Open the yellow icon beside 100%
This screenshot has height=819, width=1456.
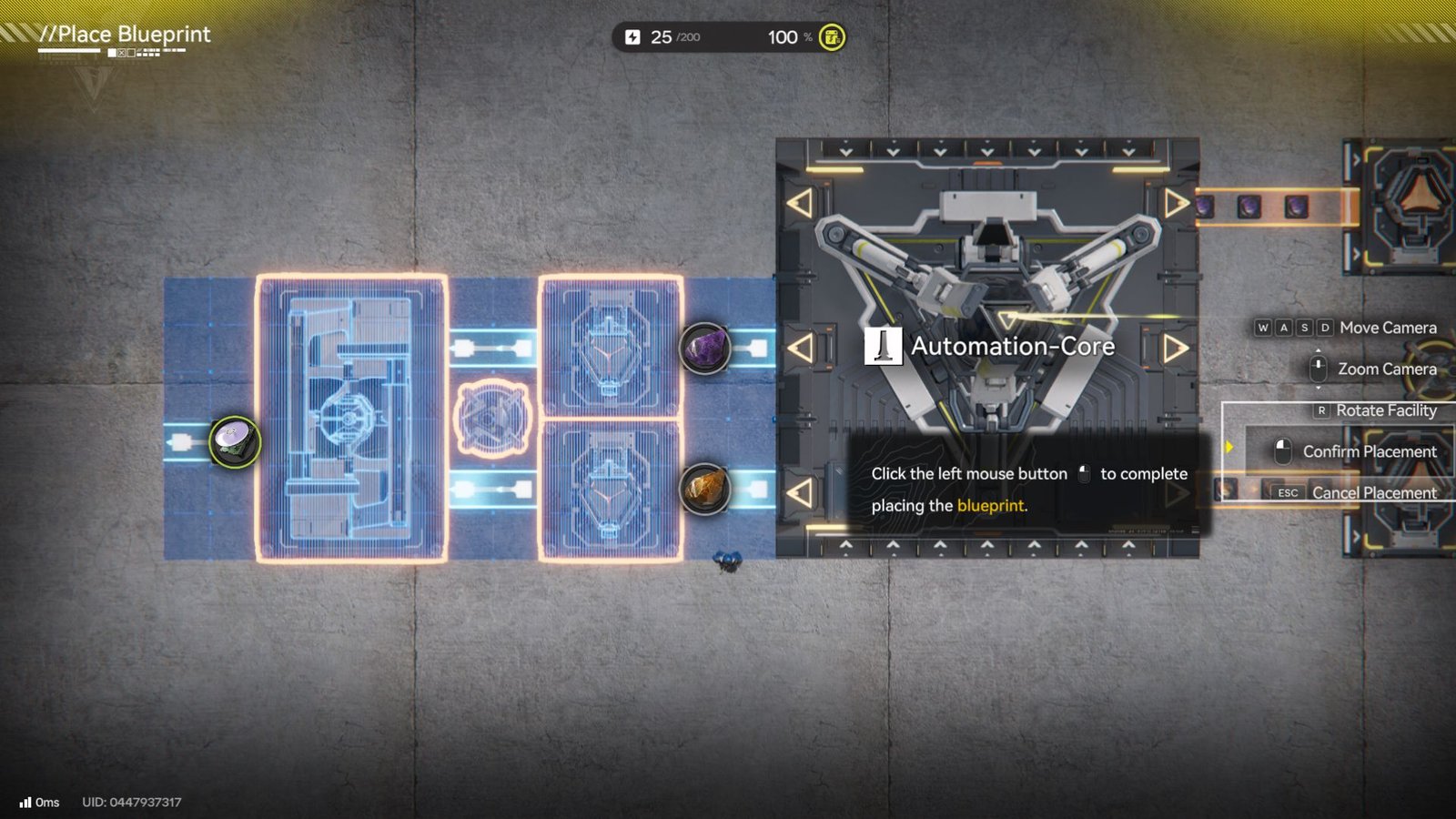point(831,37)
